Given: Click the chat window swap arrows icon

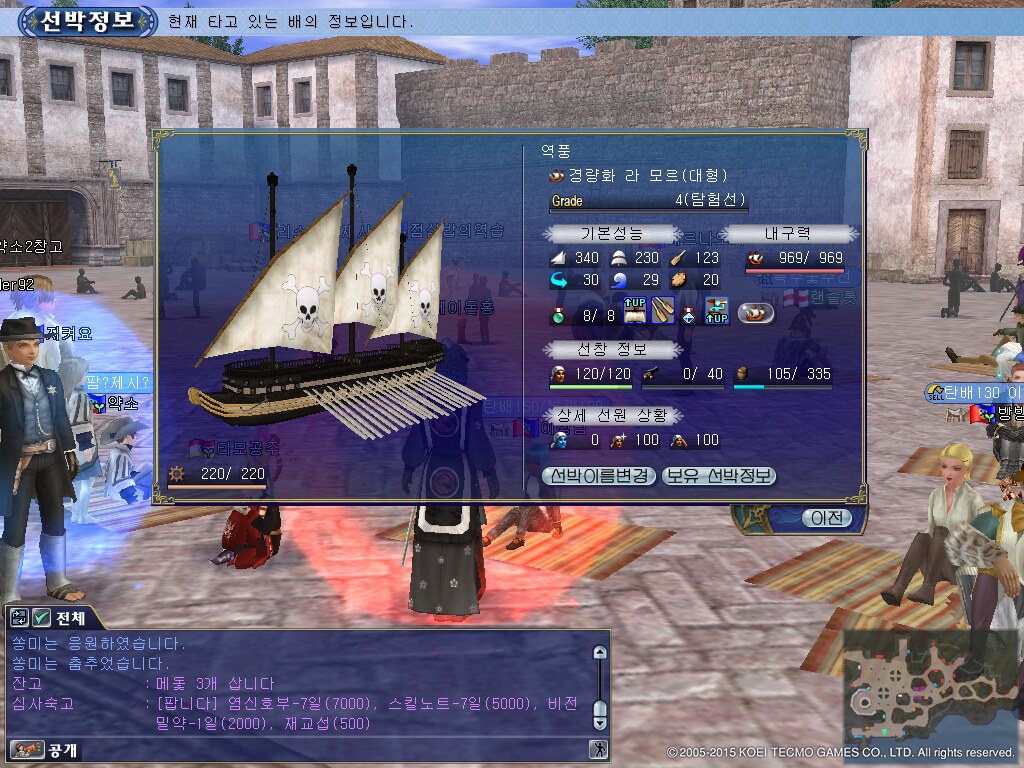Looking at the screenshot, I should click(x=20, y=618).
